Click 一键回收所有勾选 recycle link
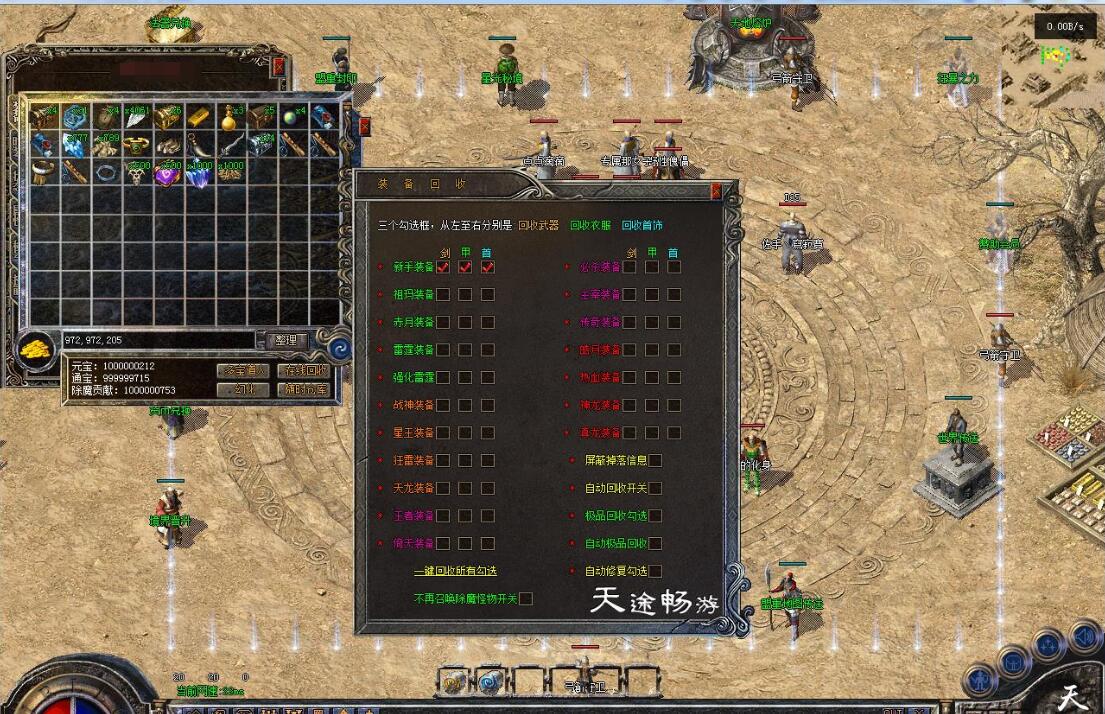This screenshot has width=1105, height=714. coord(455,571)
